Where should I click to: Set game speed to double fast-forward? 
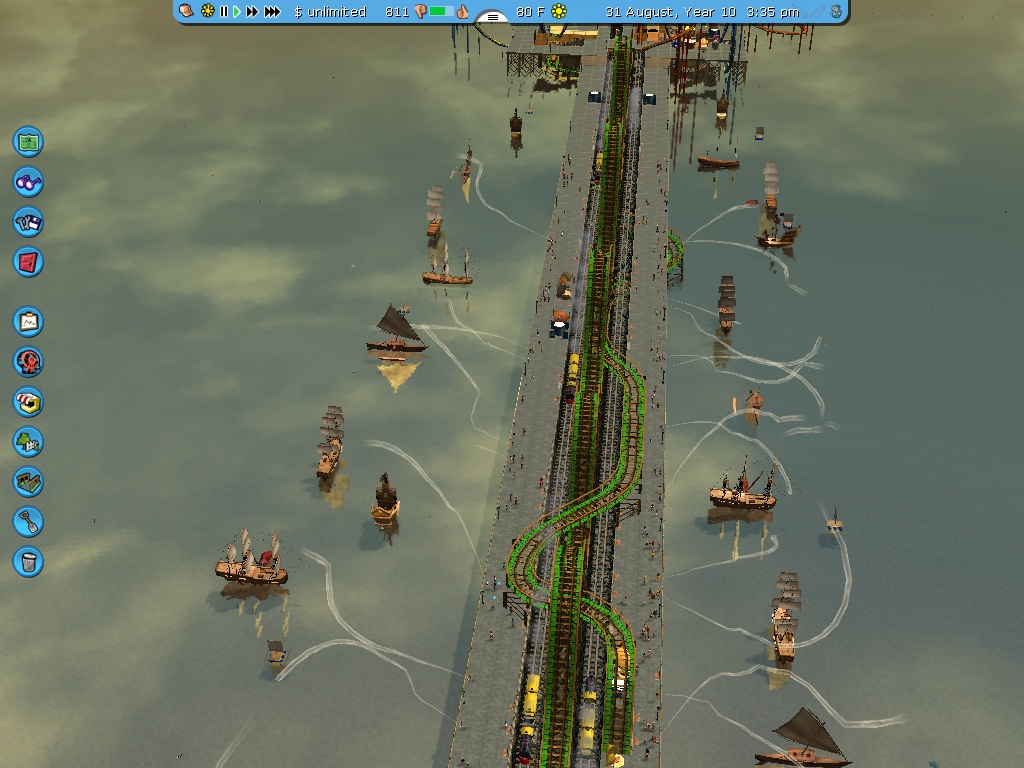(x=252, y=12)
